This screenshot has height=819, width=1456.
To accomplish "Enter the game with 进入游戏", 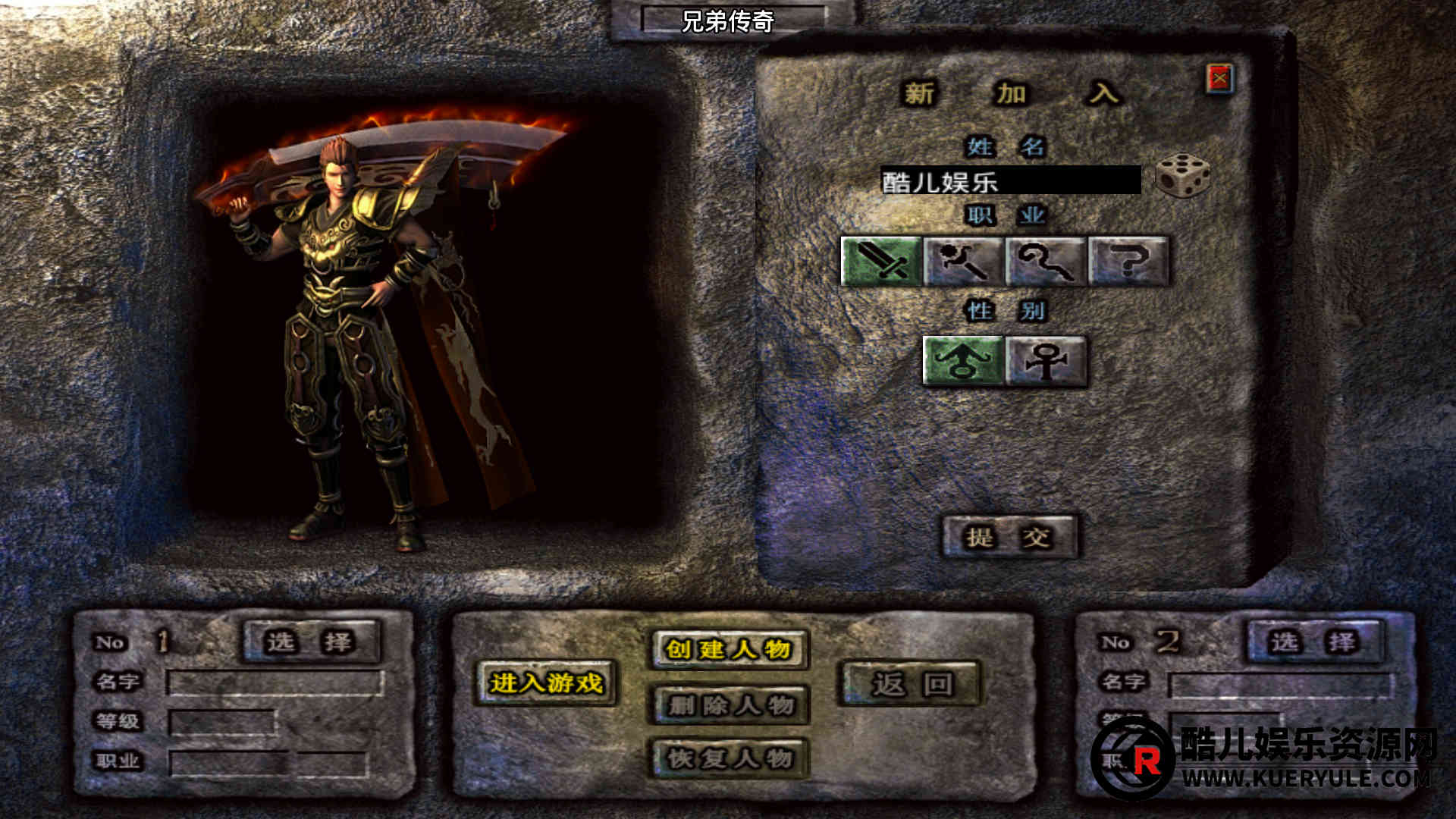I will (546, 683).
